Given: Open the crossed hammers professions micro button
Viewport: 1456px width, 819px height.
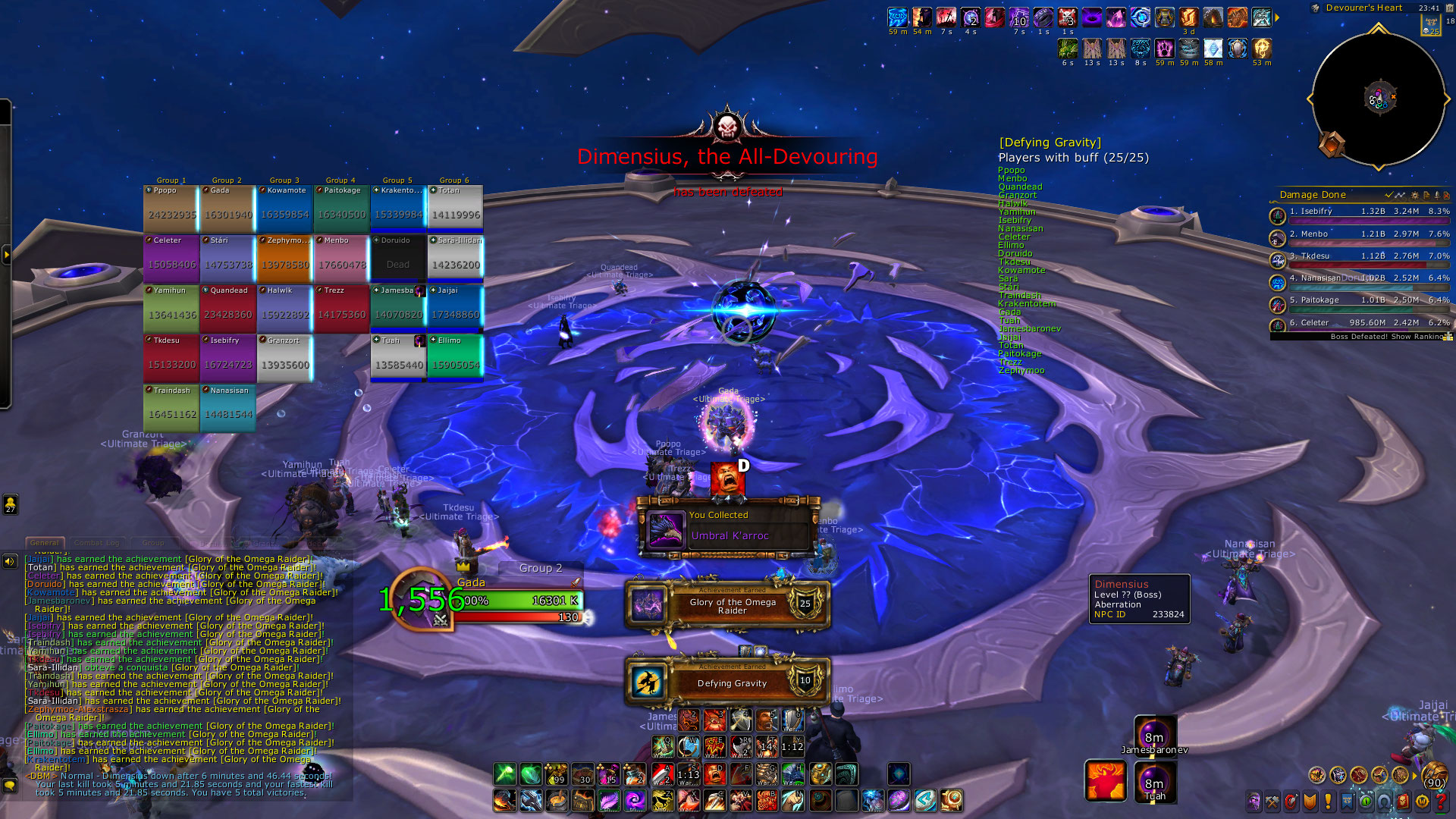Looking at the screenshot, I should [1272, 801].
